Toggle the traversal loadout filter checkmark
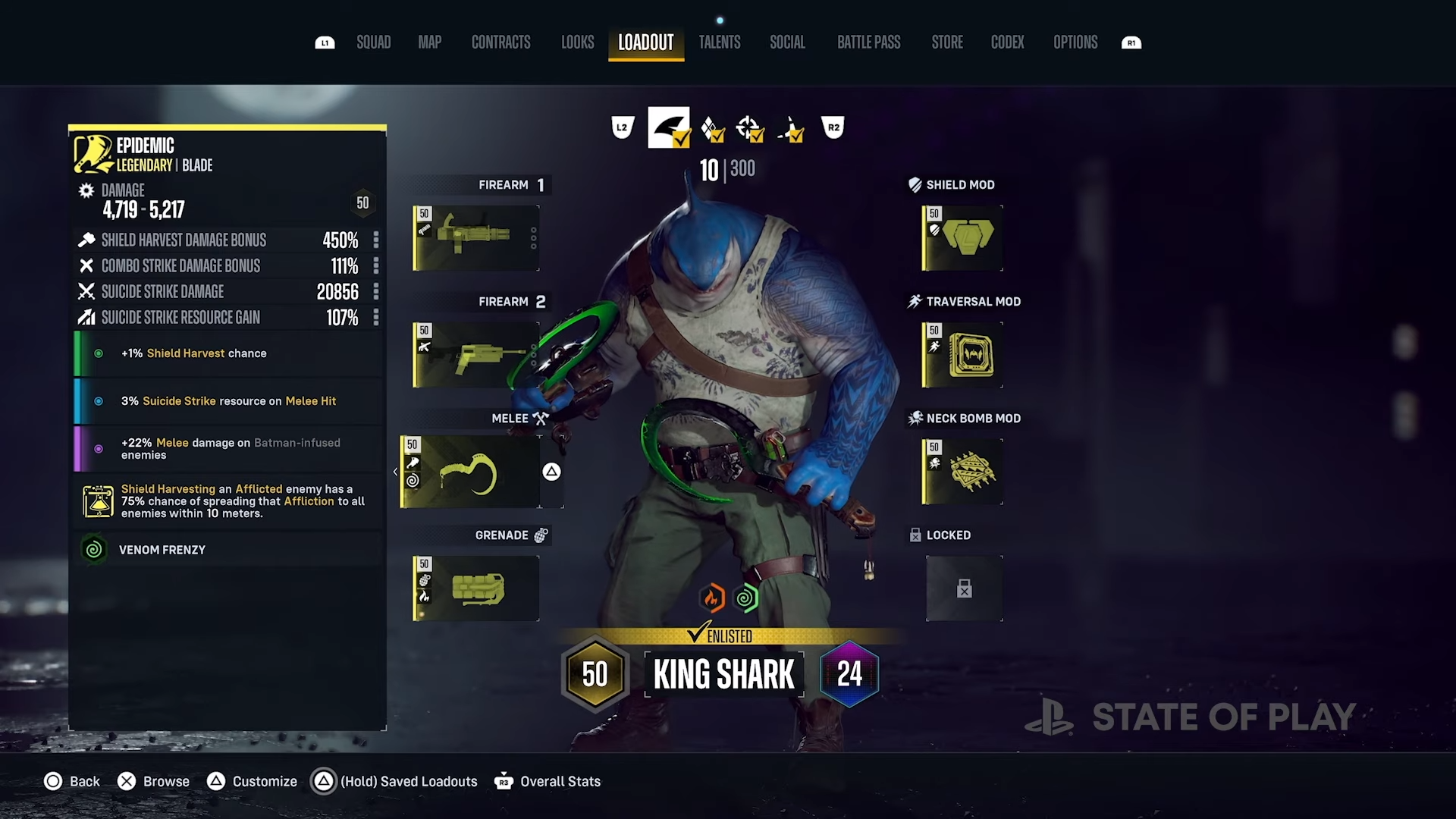Image resolution: width=1456 pixels, height=819 pixels. [x=791, y=129]
